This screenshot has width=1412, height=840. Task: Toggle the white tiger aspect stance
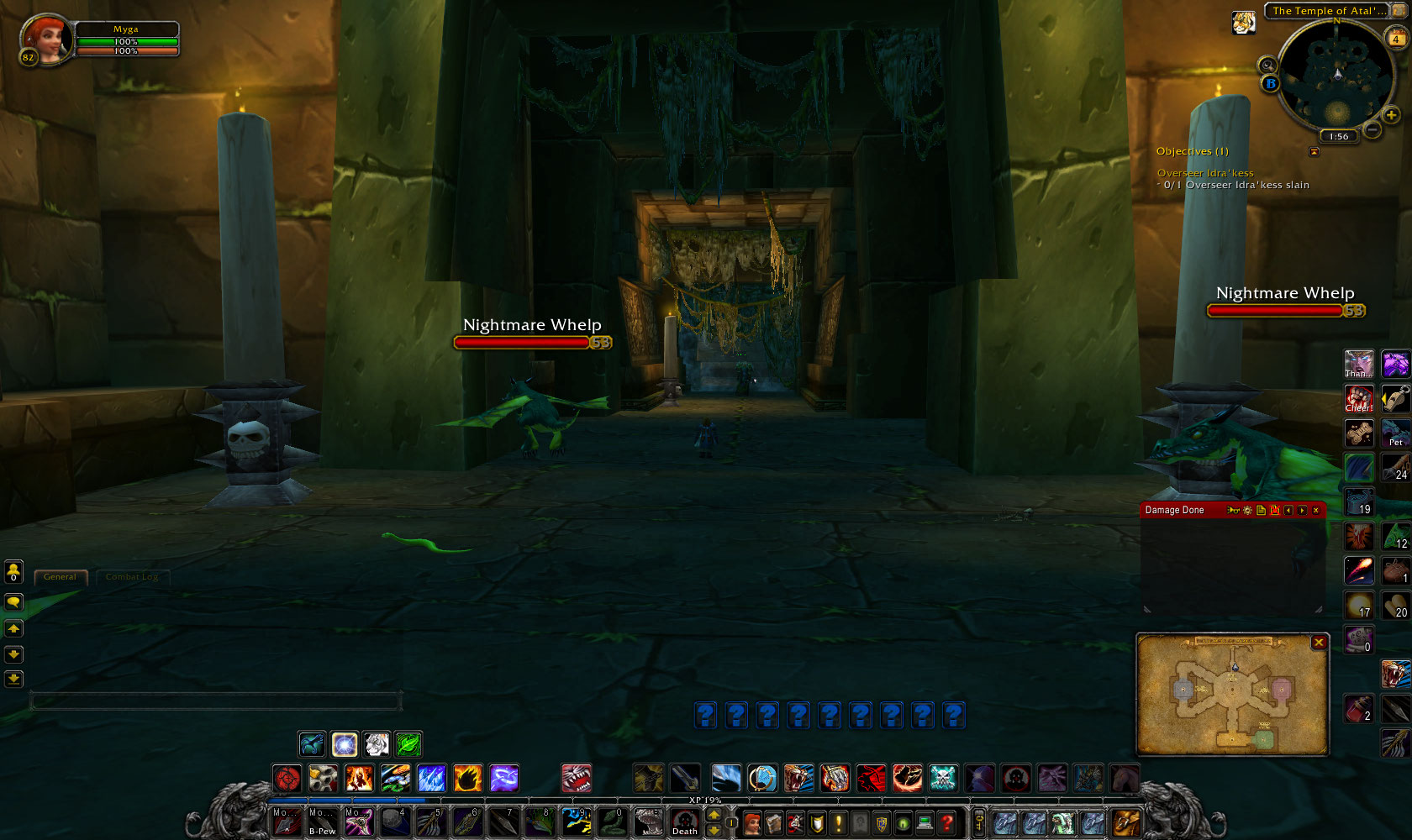[377, 743]
